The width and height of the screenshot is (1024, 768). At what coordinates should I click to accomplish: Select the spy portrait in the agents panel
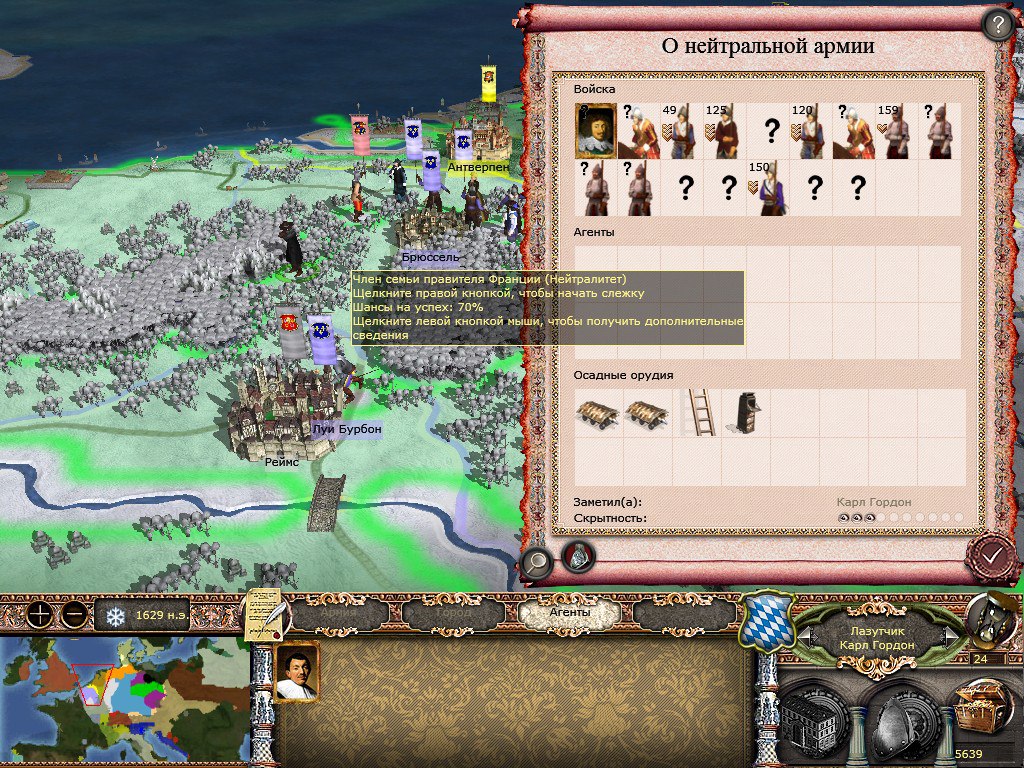coord(296,672)
